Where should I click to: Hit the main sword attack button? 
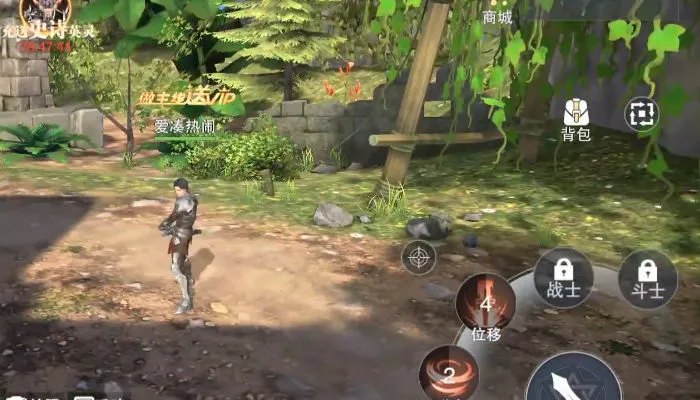574,382
